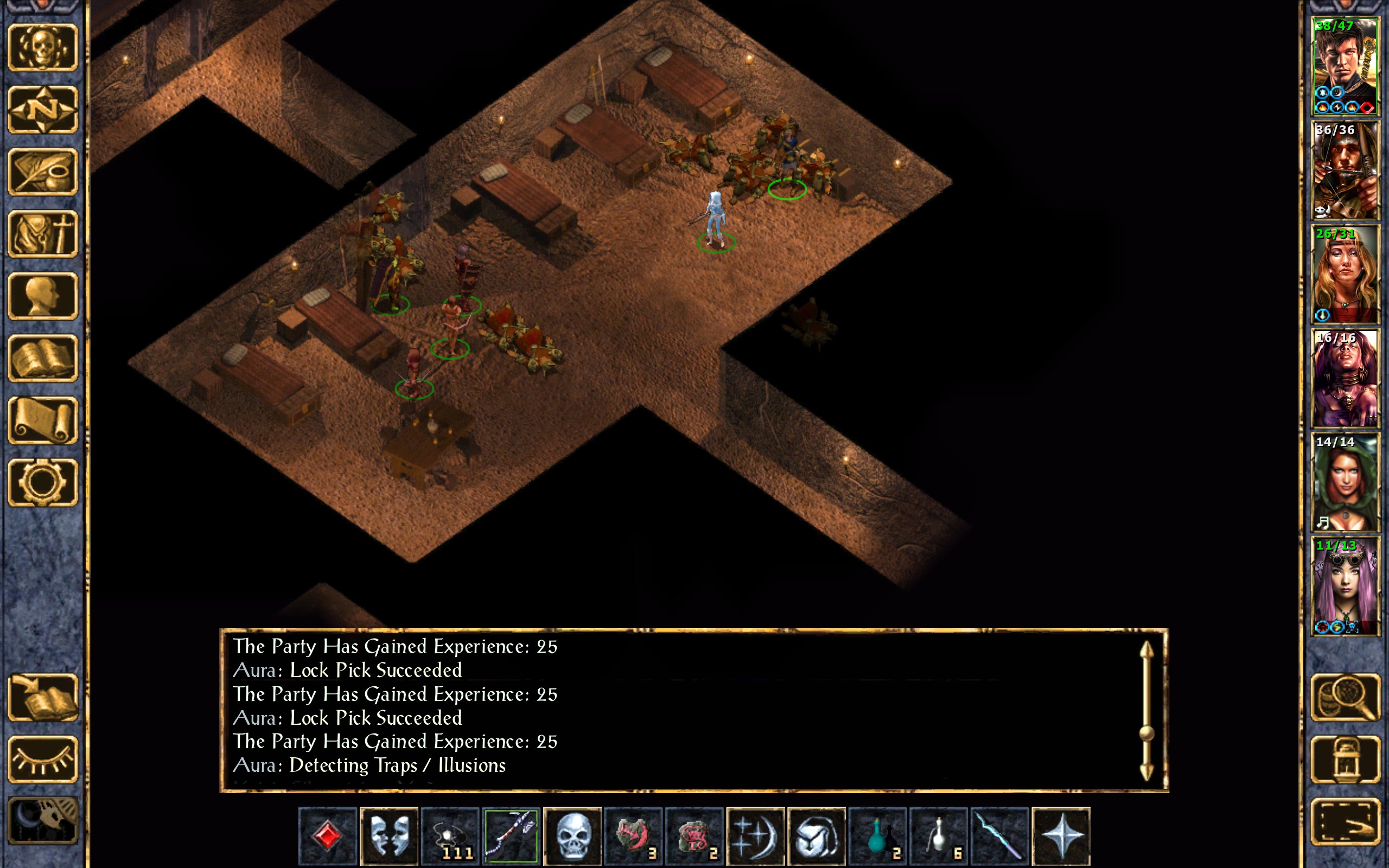The width and height of the screenshot is (1389, 868).
Task: Select all party with dashed-rectangle button
Action: pos(1345,821)
